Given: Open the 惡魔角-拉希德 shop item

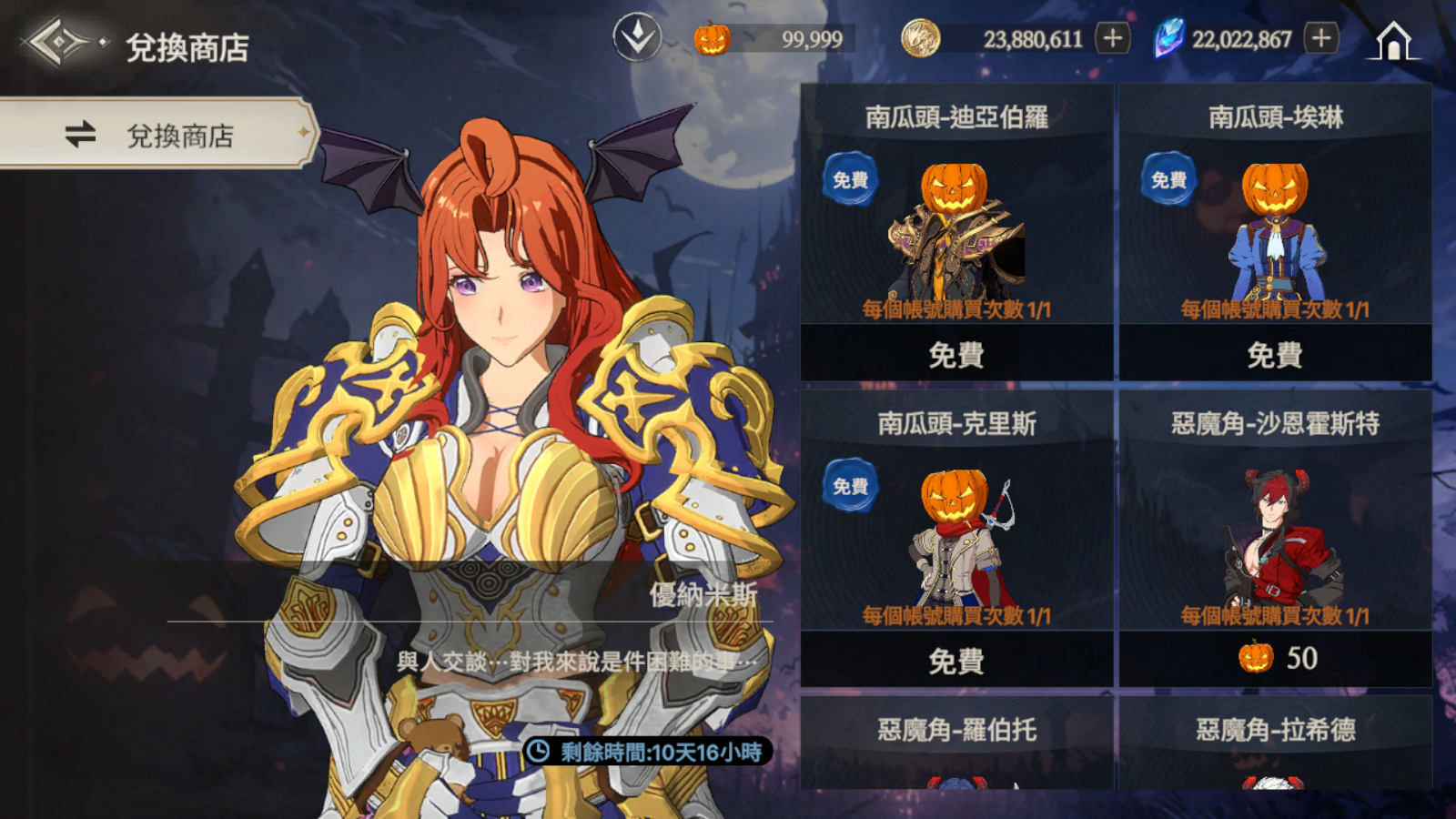Looking at the screenshot, I should (x=1275, y=743).
